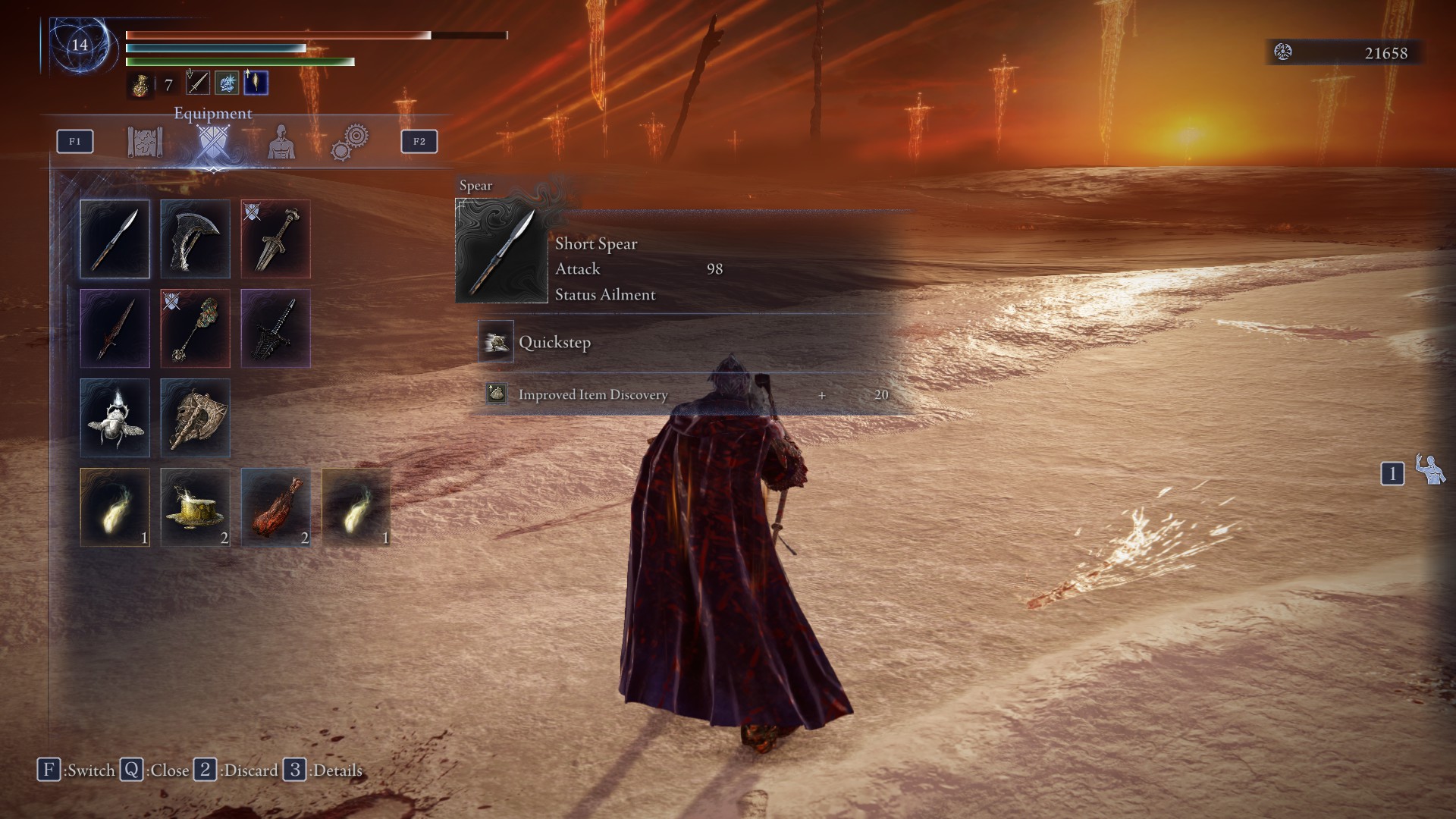1456x819 pixels.
Task: Click the Quickstep skill entry
Action: [x=554, y=342]
